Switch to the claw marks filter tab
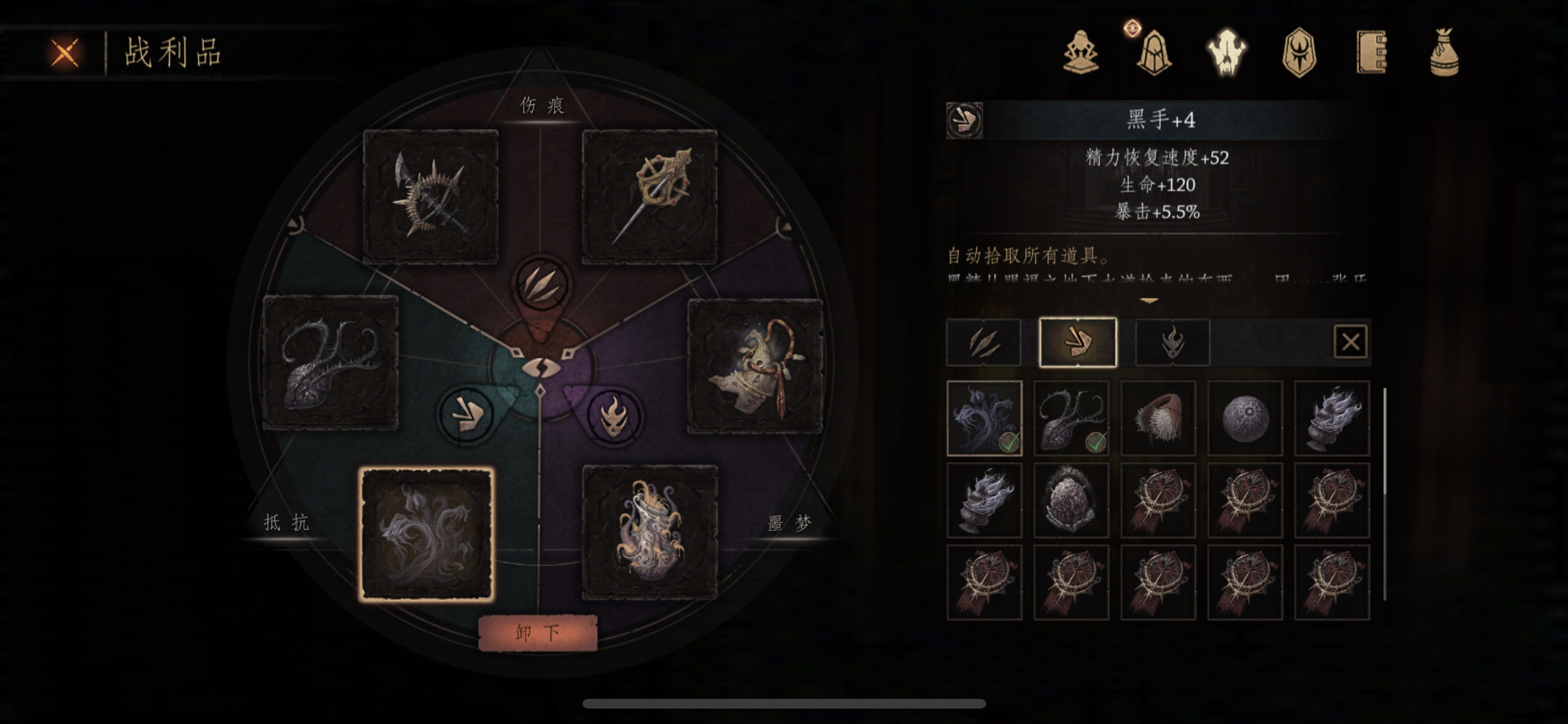Viewport: 1568px width, 724px height. [x=984, y=342]
